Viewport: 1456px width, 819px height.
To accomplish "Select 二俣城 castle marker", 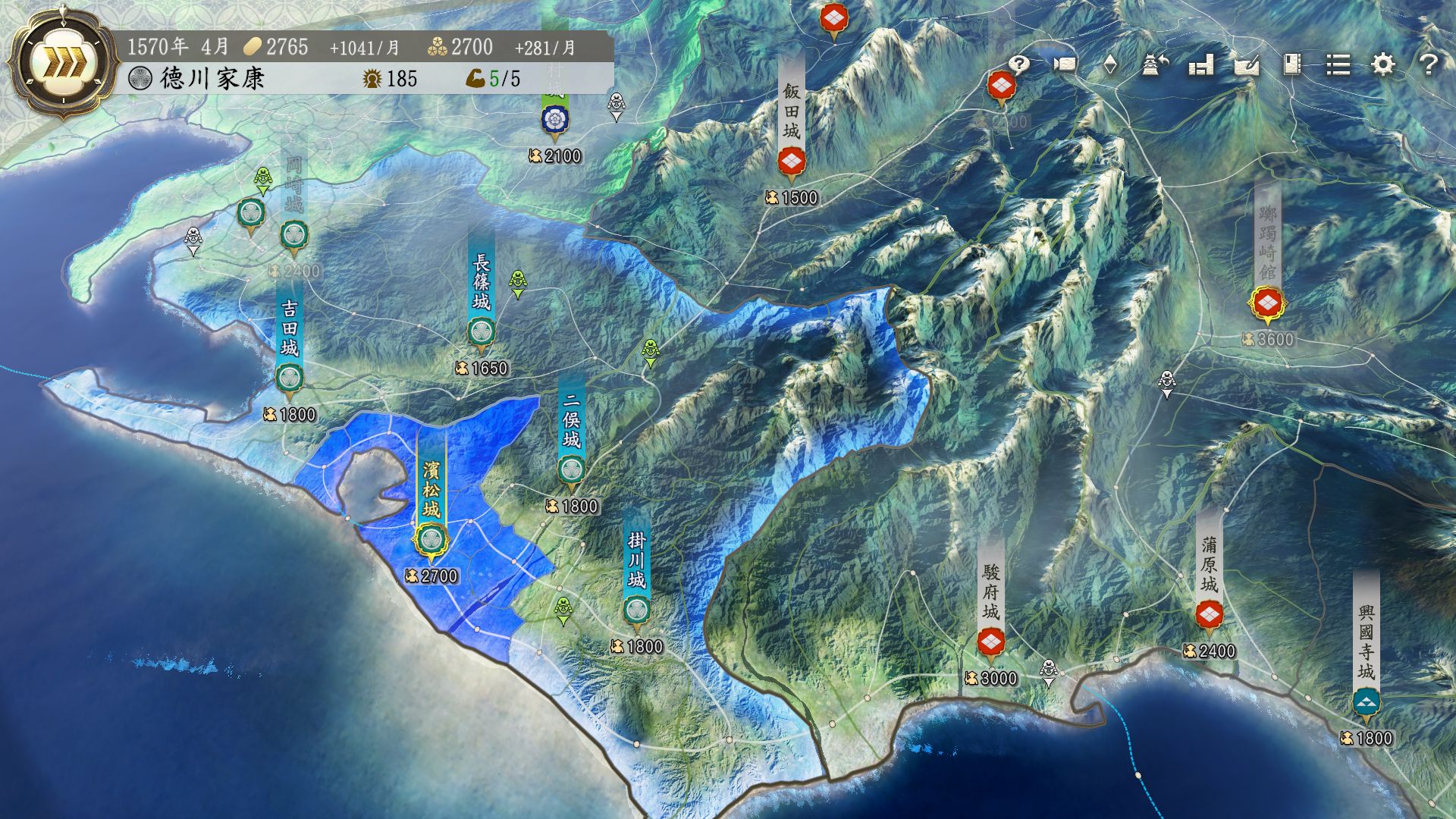I will point(571,469).
